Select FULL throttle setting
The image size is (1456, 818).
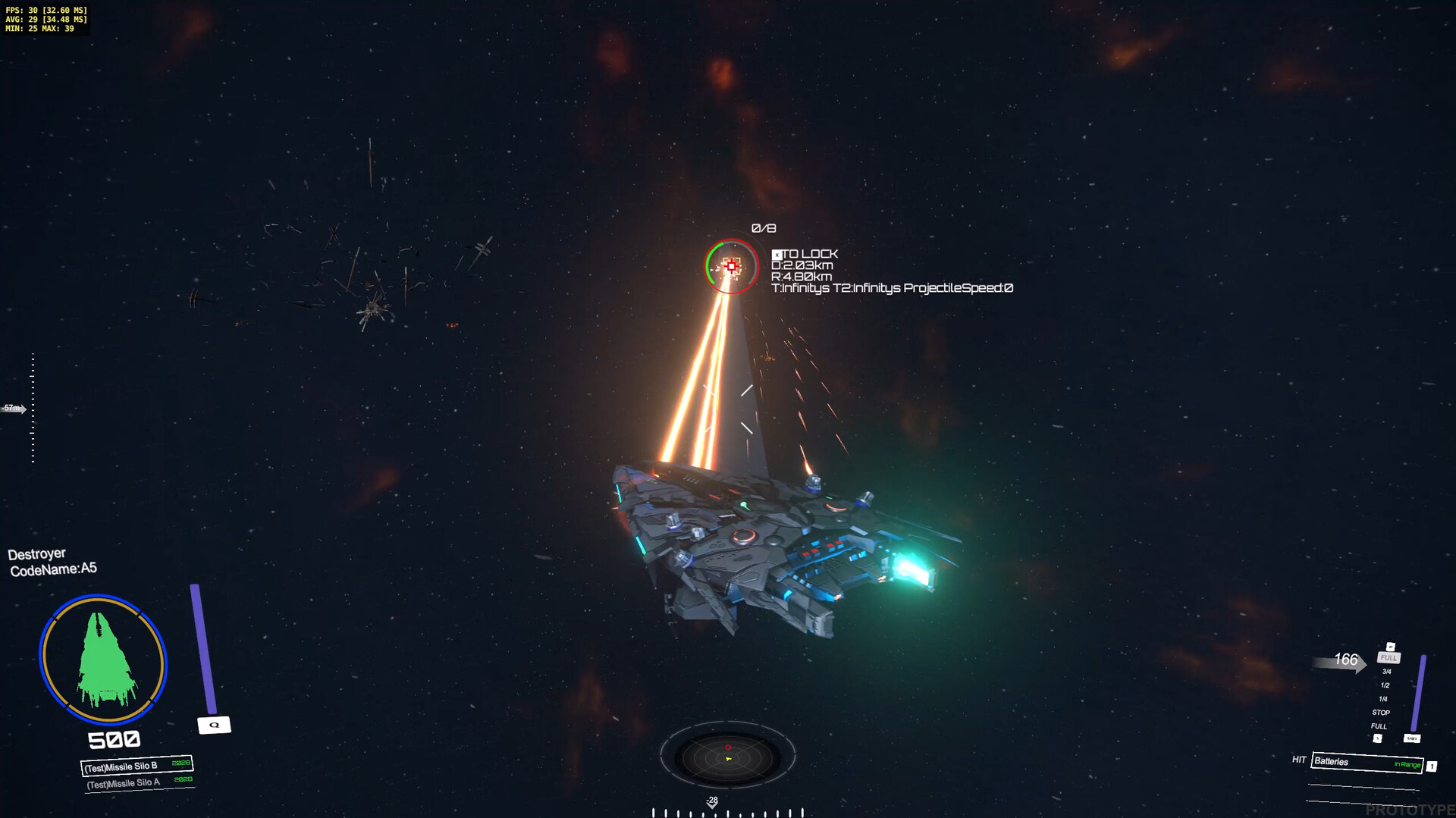coord(1389,658)
